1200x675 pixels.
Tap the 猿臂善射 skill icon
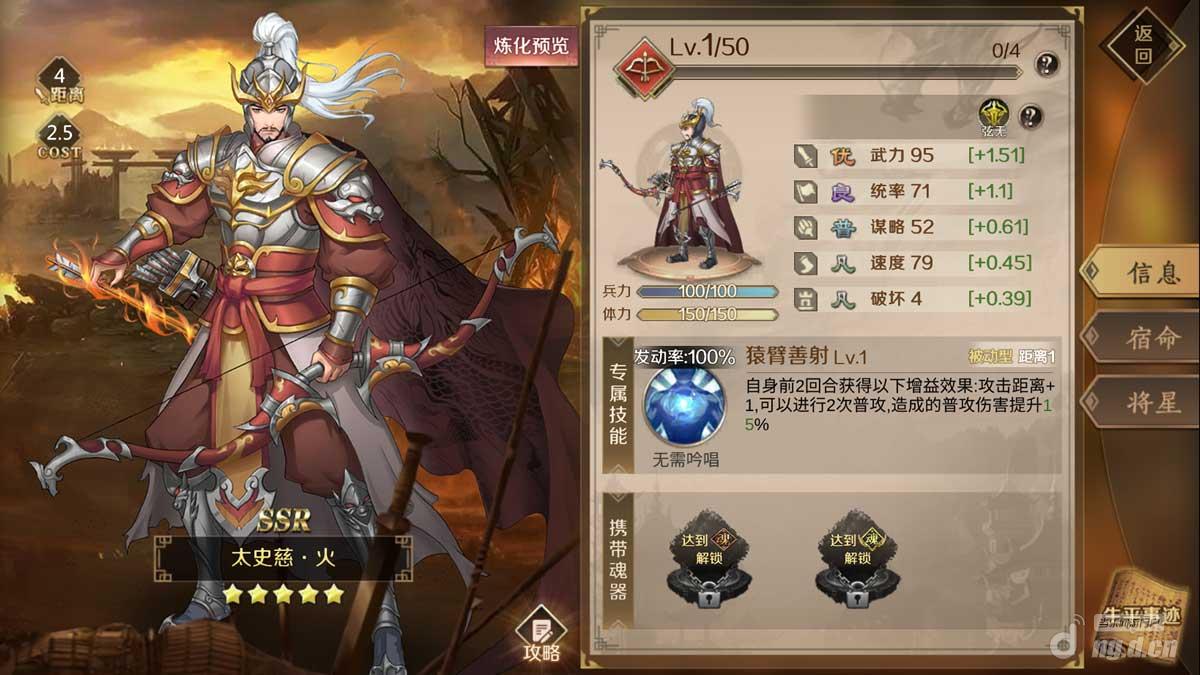coord(686,407)
